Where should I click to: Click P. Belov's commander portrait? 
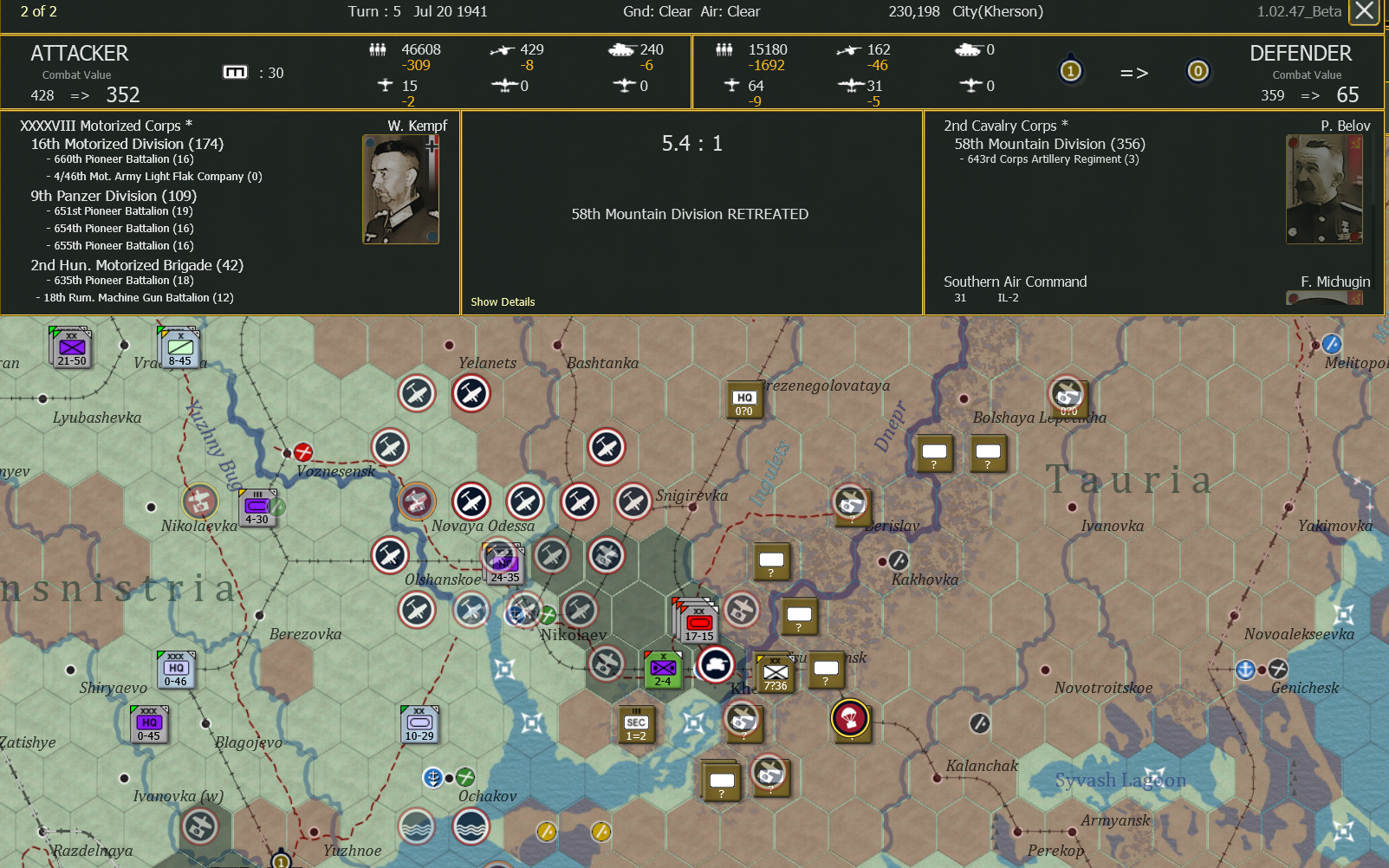1324,188
